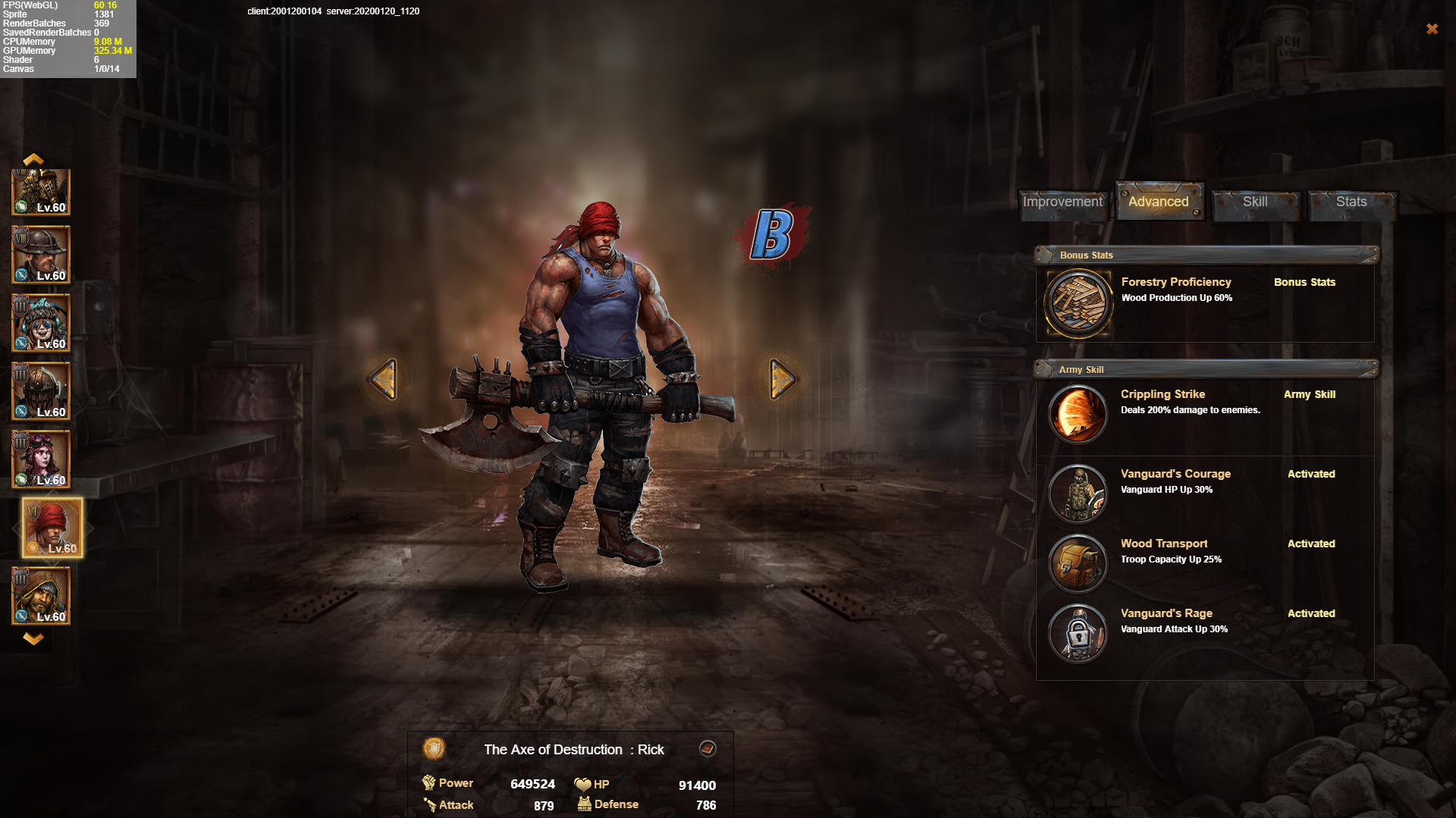Open the Vanguard's Courage skill icon
The image size is (1456, 818).
1078,494
